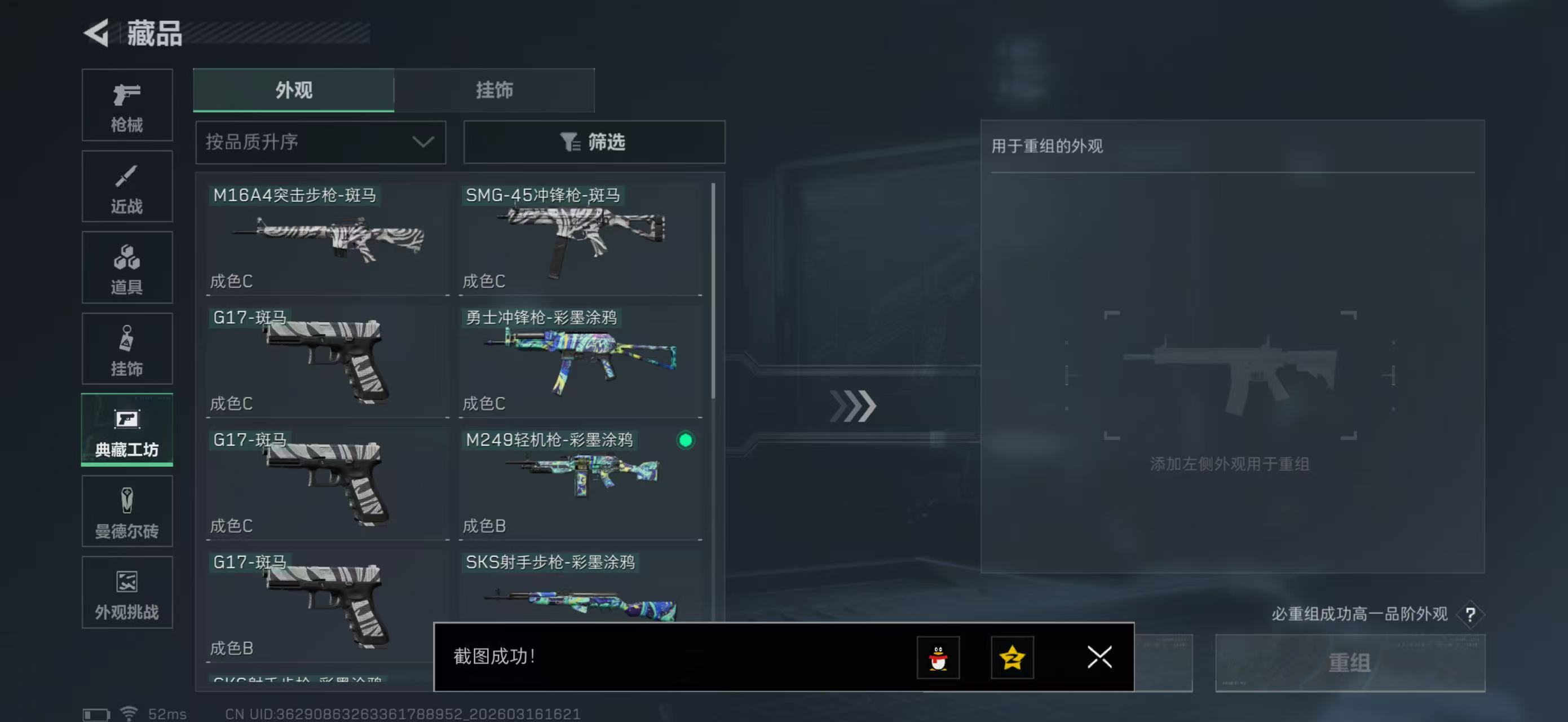The width and height of the screenshot is (1568, 722).
Task: Stay on the 外观 tab
Action: click(293, 90)
